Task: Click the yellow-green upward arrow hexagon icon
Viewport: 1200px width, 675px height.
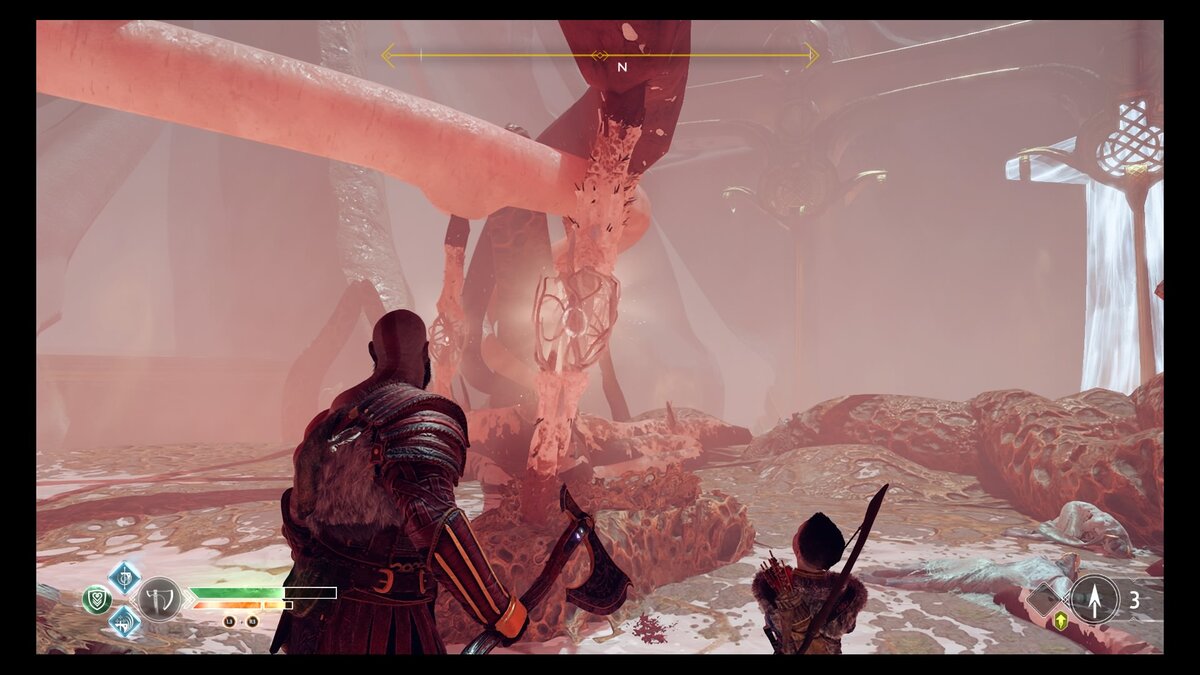Action: (1061, 620)
